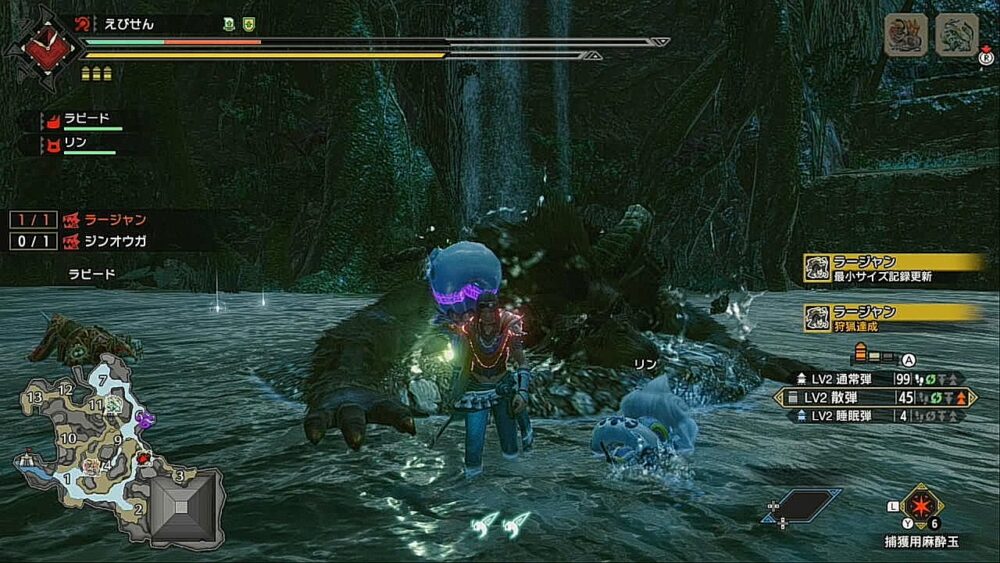Screen dimensions: 1000x563
Task: Open the ラージャン 狩猟達成 notification
Action: pos(895,317)
